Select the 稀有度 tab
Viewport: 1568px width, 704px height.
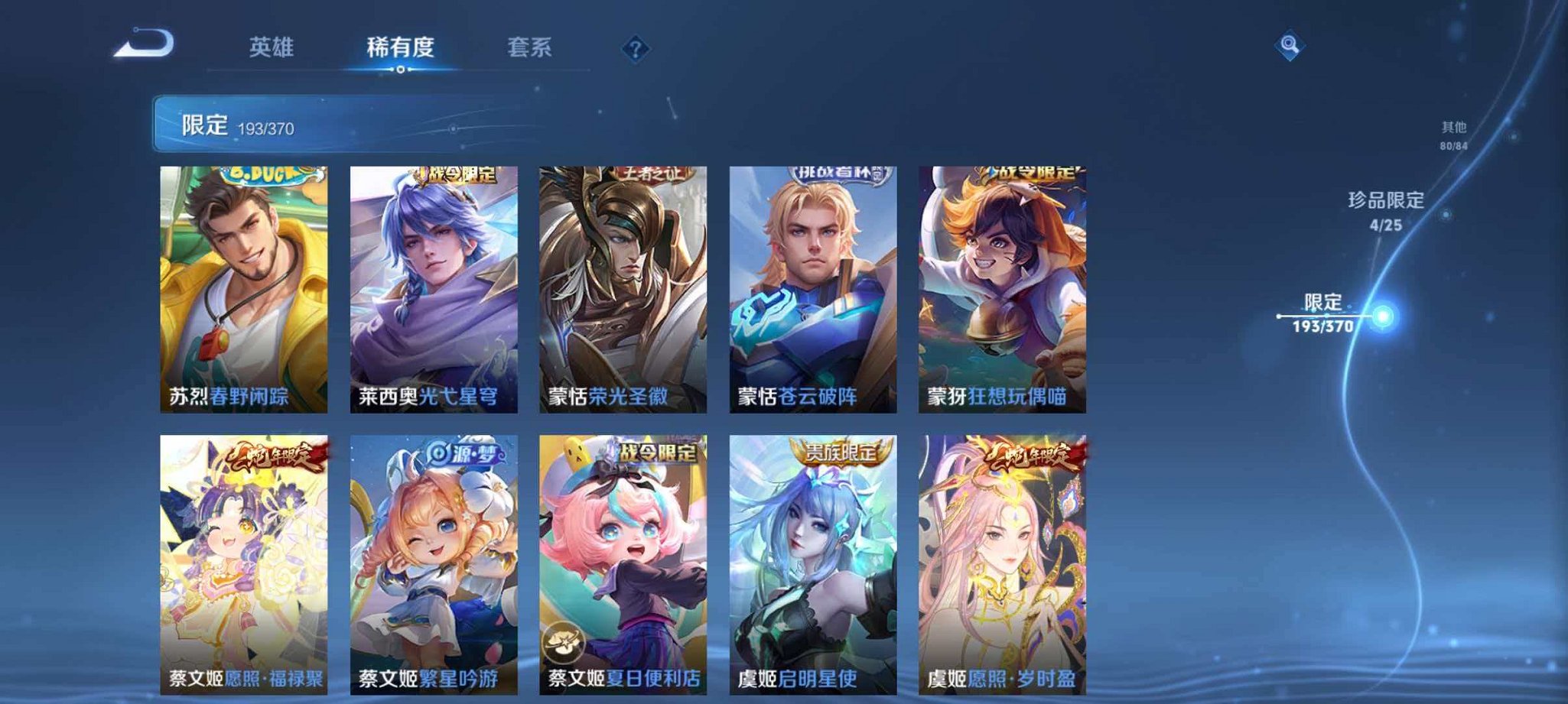click(400, 47)
